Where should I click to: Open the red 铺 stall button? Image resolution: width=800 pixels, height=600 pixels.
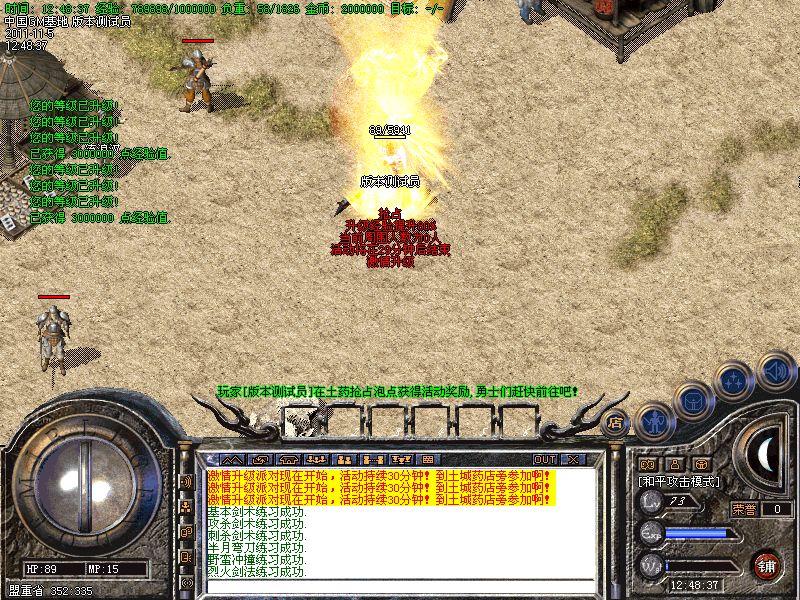pyautogui.click(x=767, y=564)
